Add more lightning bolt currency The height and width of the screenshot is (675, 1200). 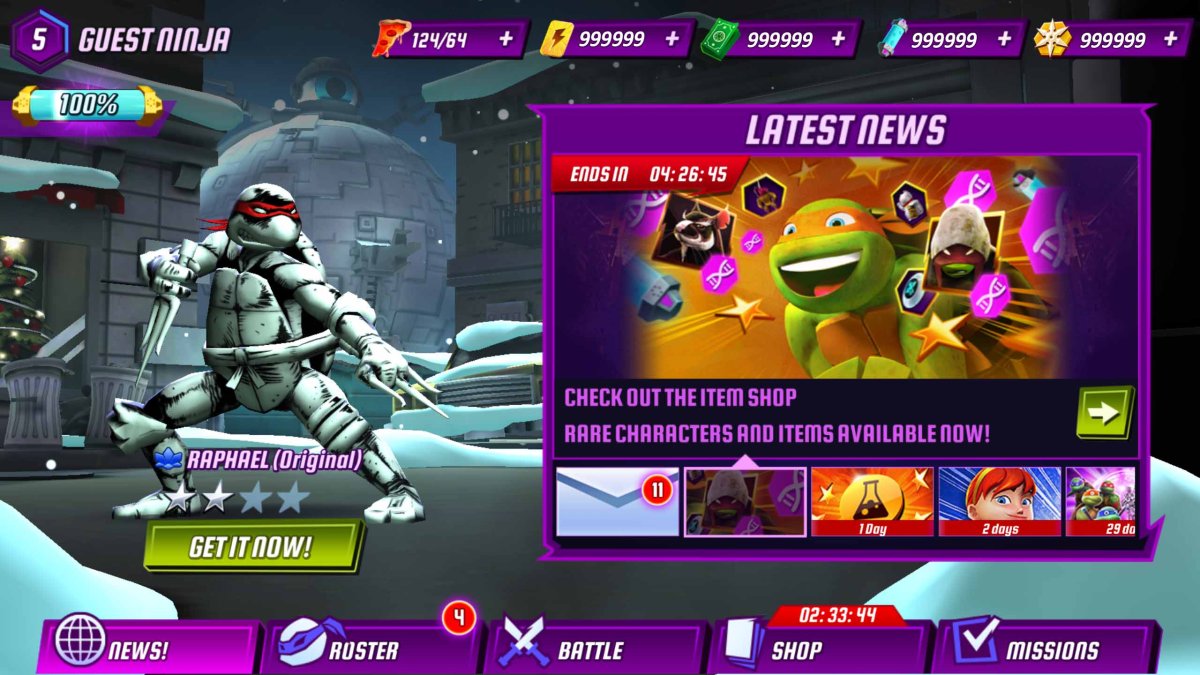point(672,39)
